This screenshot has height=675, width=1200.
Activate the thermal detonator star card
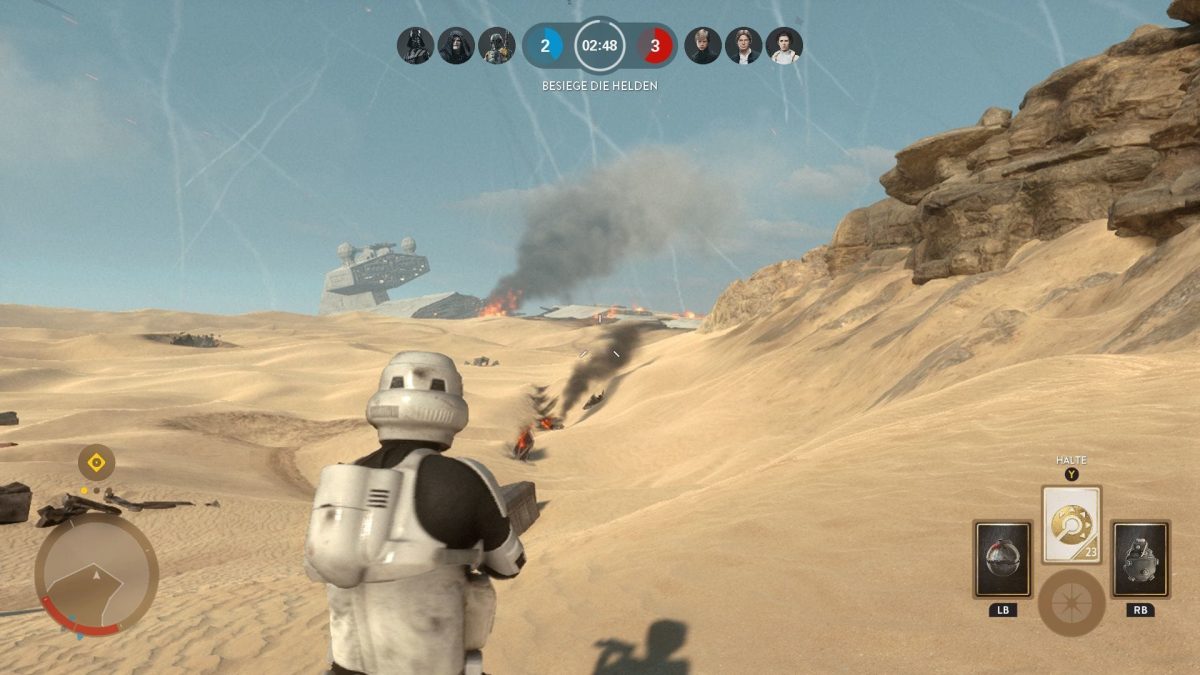1002,558
